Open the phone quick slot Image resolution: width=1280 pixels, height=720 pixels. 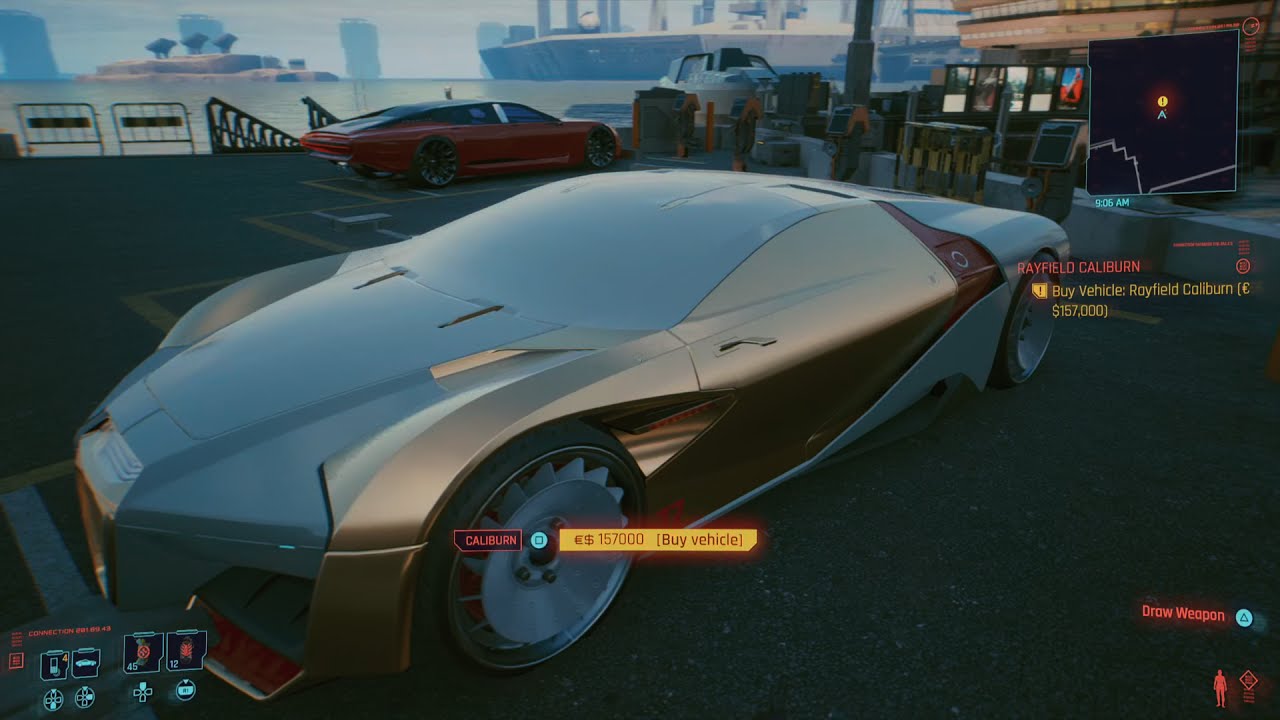53,664
